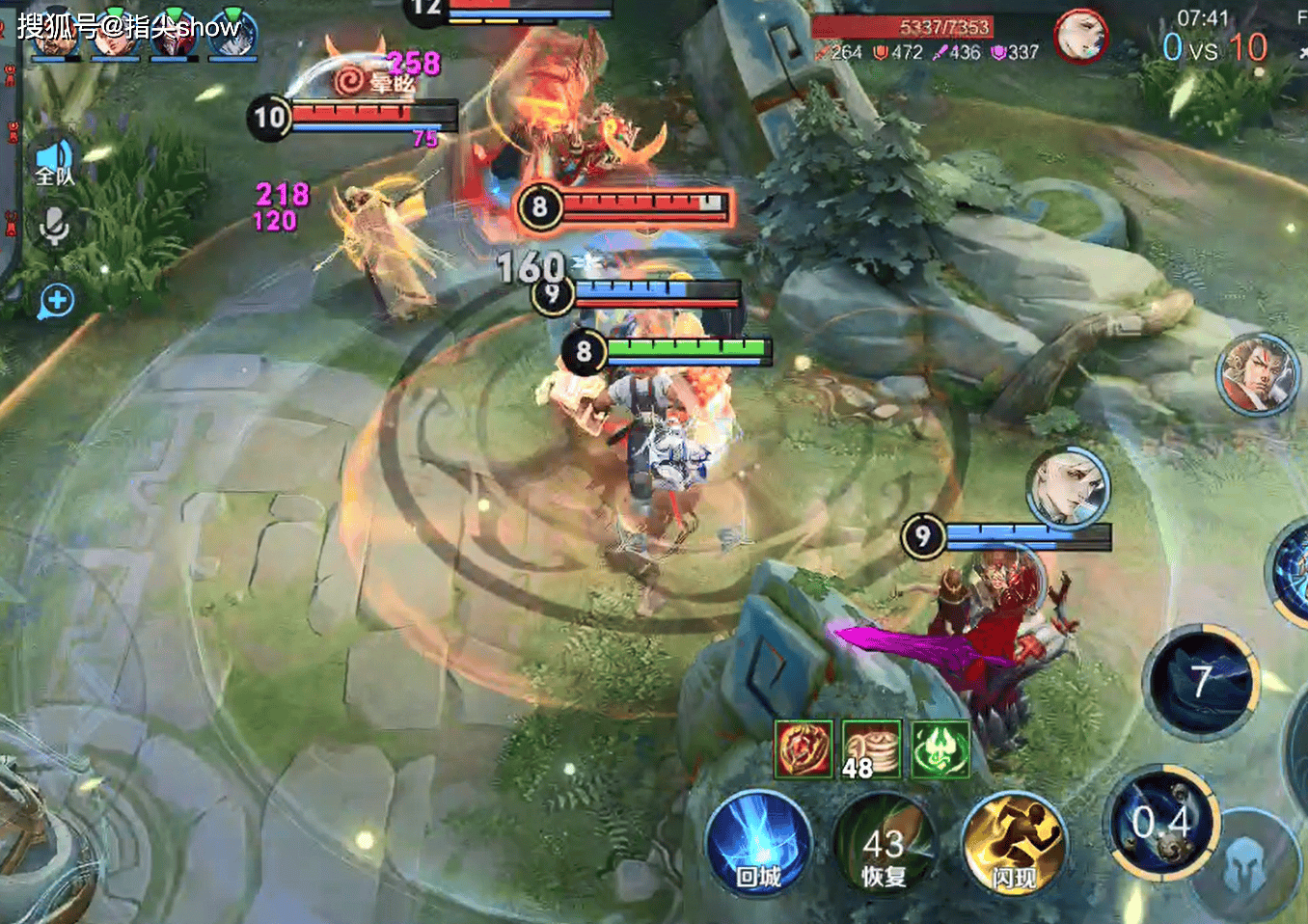Cast the skill showing cooldown 7
The height and width of the screenshot is (924, 1308).
click(1202, 681)
